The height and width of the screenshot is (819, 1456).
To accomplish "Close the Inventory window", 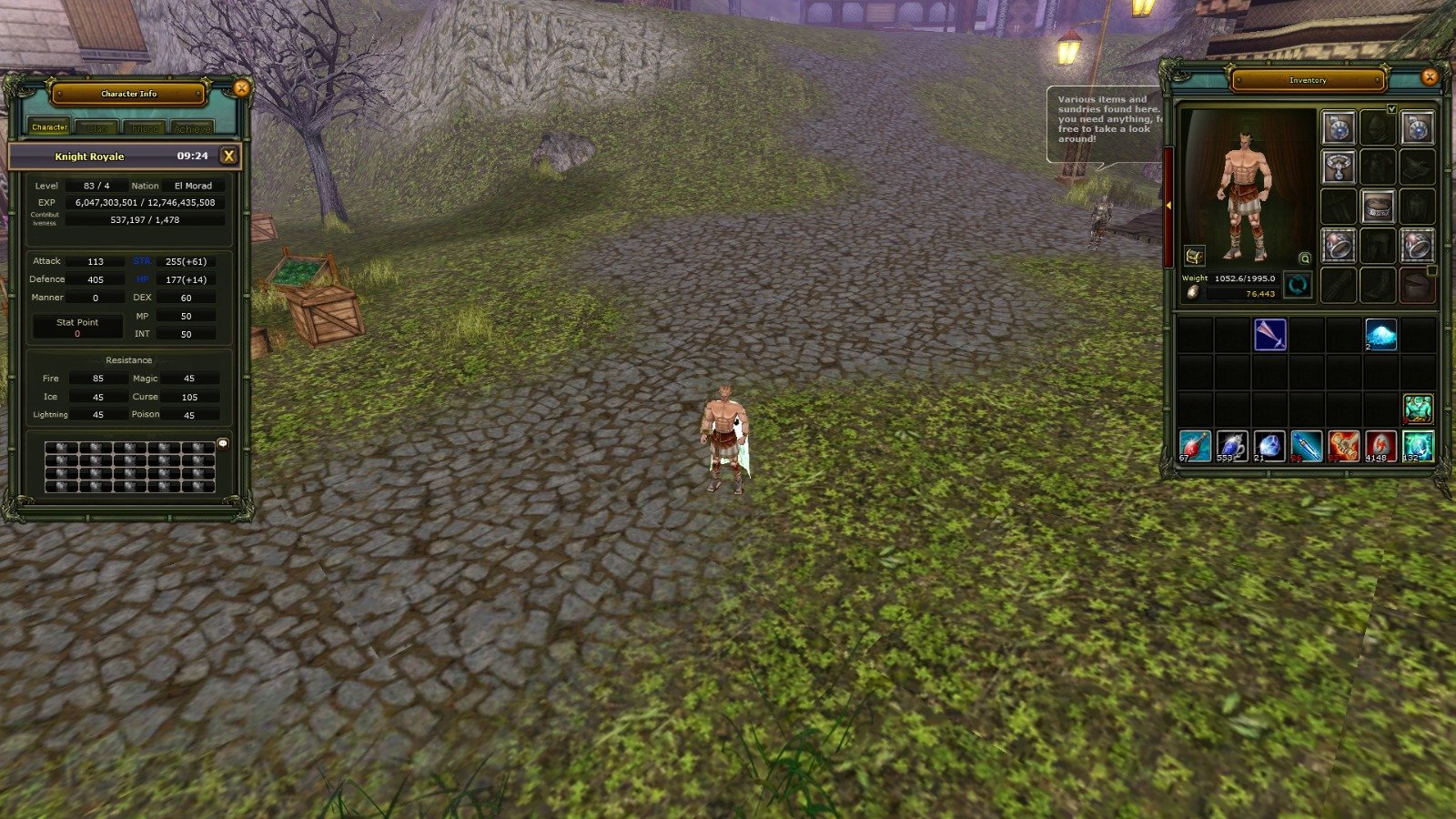I will [x=1429, y=76].
